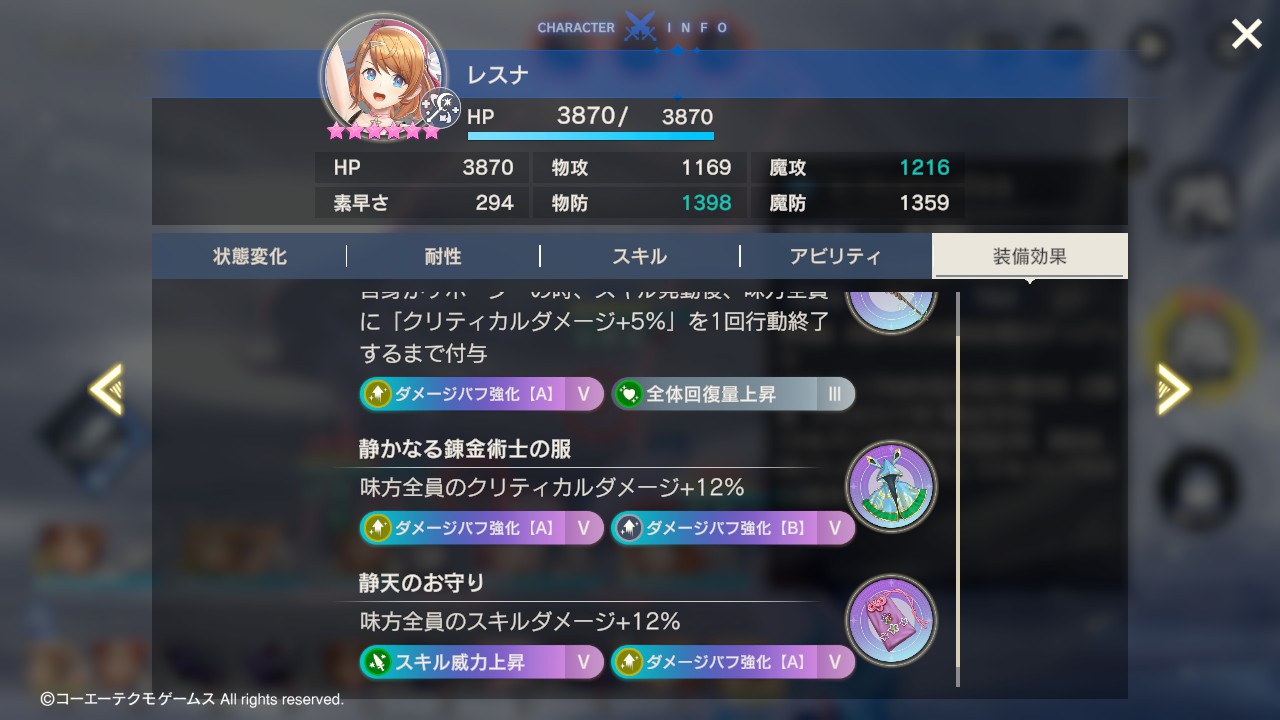This screenshot has width=1280, height=720.
Task: Click the 静かなる錬金術士の服 equipment icon
Action: (x=891, y=486)
